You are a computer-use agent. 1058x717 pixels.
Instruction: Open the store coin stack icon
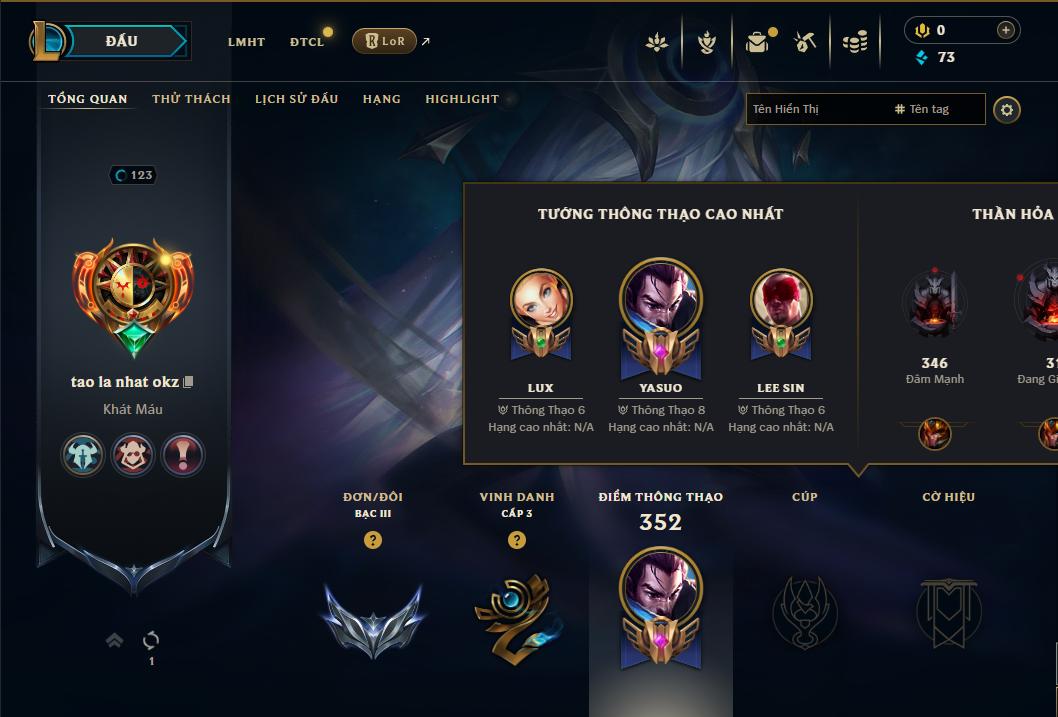click(x=854, y=42)
